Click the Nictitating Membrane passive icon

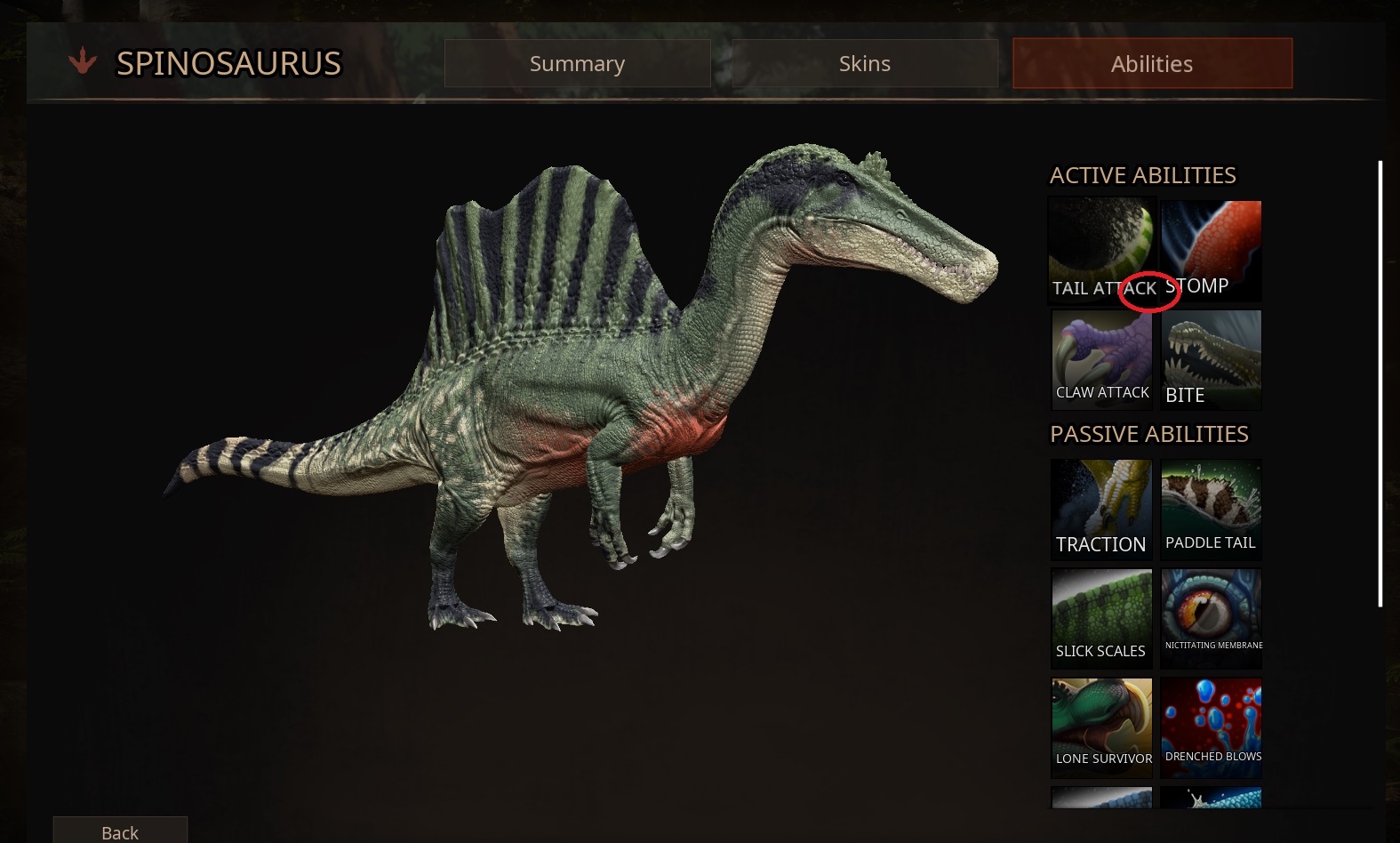pyautogui.click(x=1211, y=618)
